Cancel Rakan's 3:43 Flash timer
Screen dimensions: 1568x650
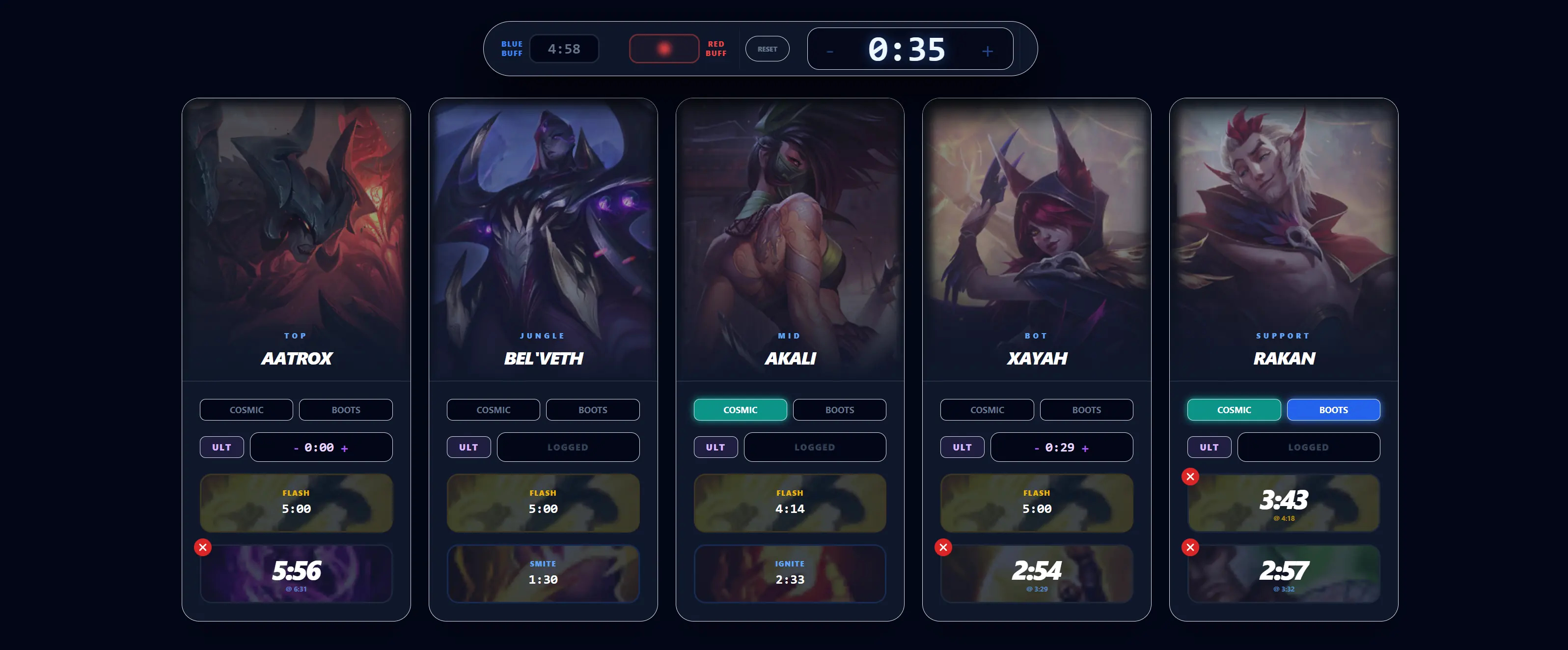click(1190, 477)
